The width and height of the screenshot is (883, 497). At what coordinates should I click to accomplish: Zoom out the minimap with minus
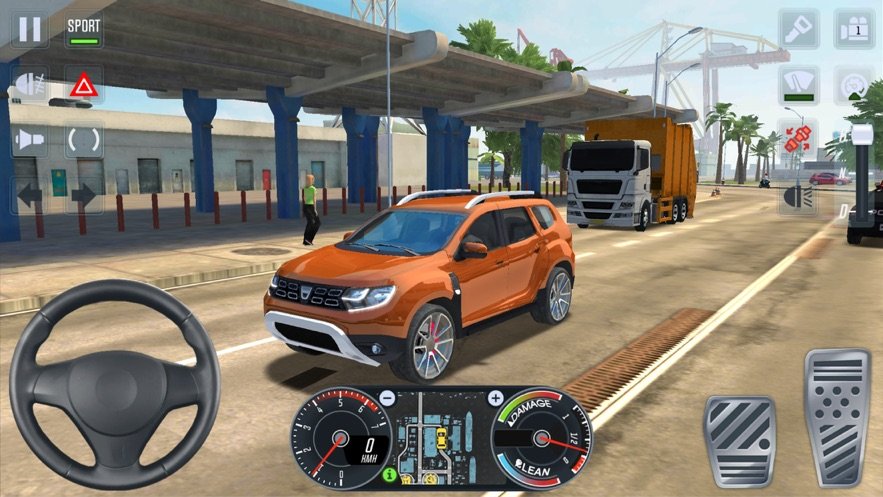point(387,398)
